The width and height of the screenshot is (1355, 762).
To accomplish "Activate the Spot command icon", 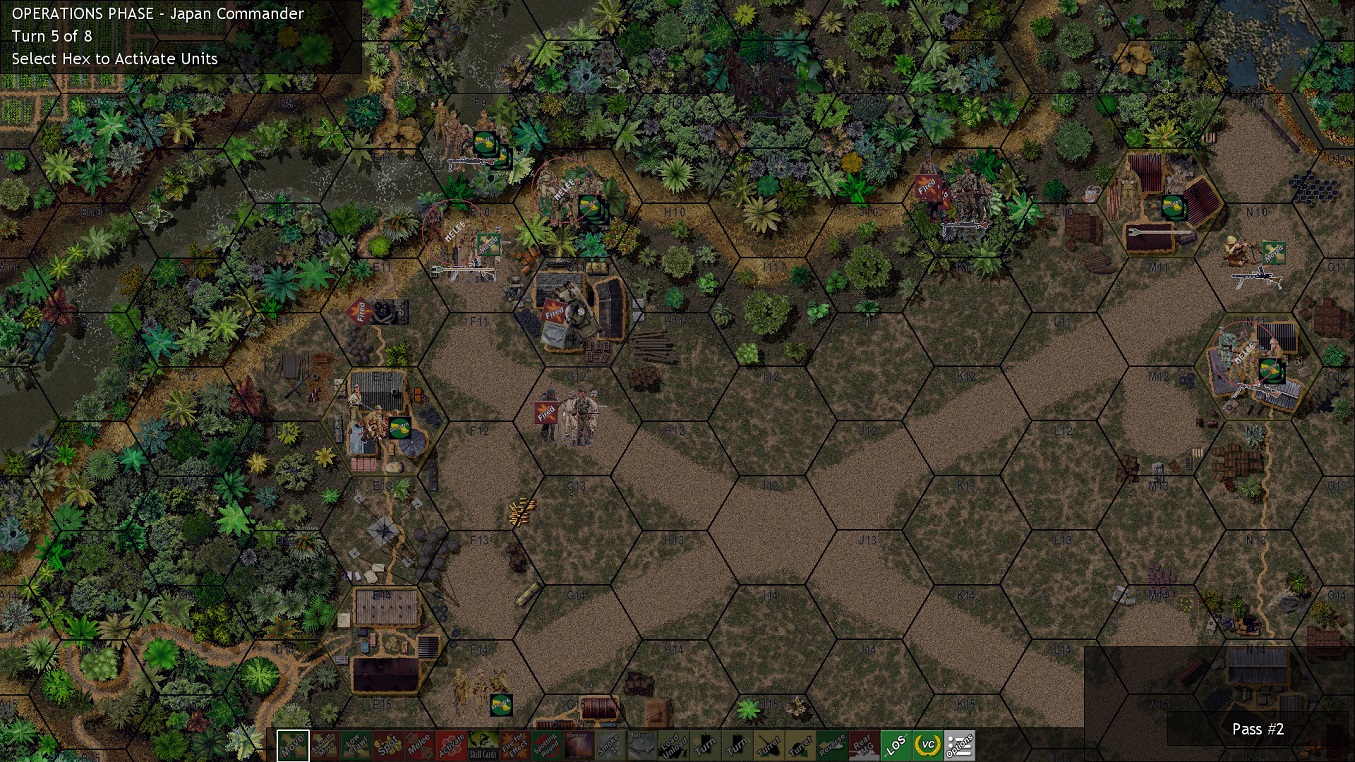I will 390,744.
